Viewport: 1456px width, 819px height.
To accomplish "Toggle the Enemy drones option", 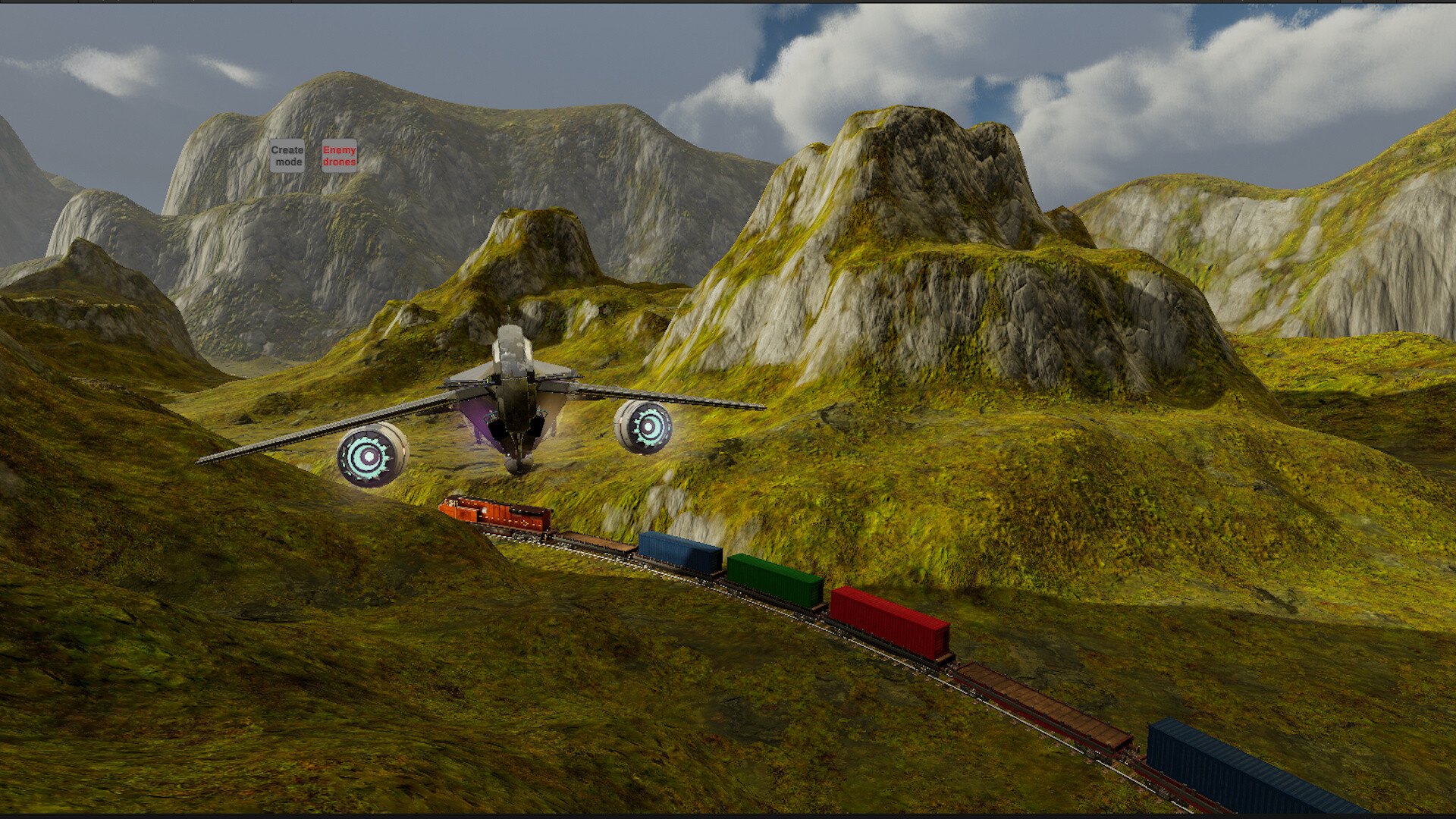I will point(338,158).
